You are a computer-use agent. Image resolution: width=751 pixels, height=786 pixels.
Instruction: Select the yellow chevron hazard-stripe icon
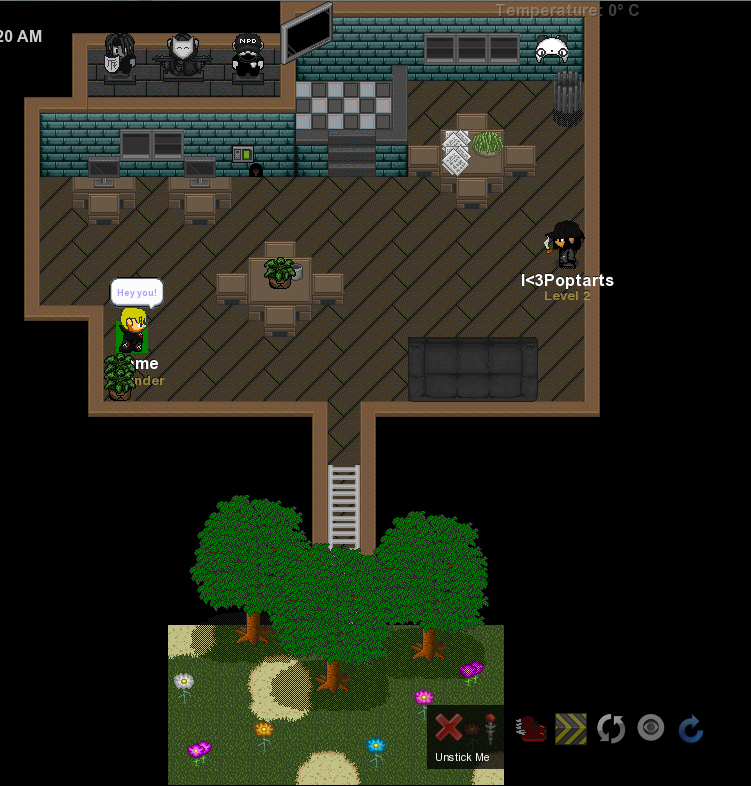pos(571,729)
